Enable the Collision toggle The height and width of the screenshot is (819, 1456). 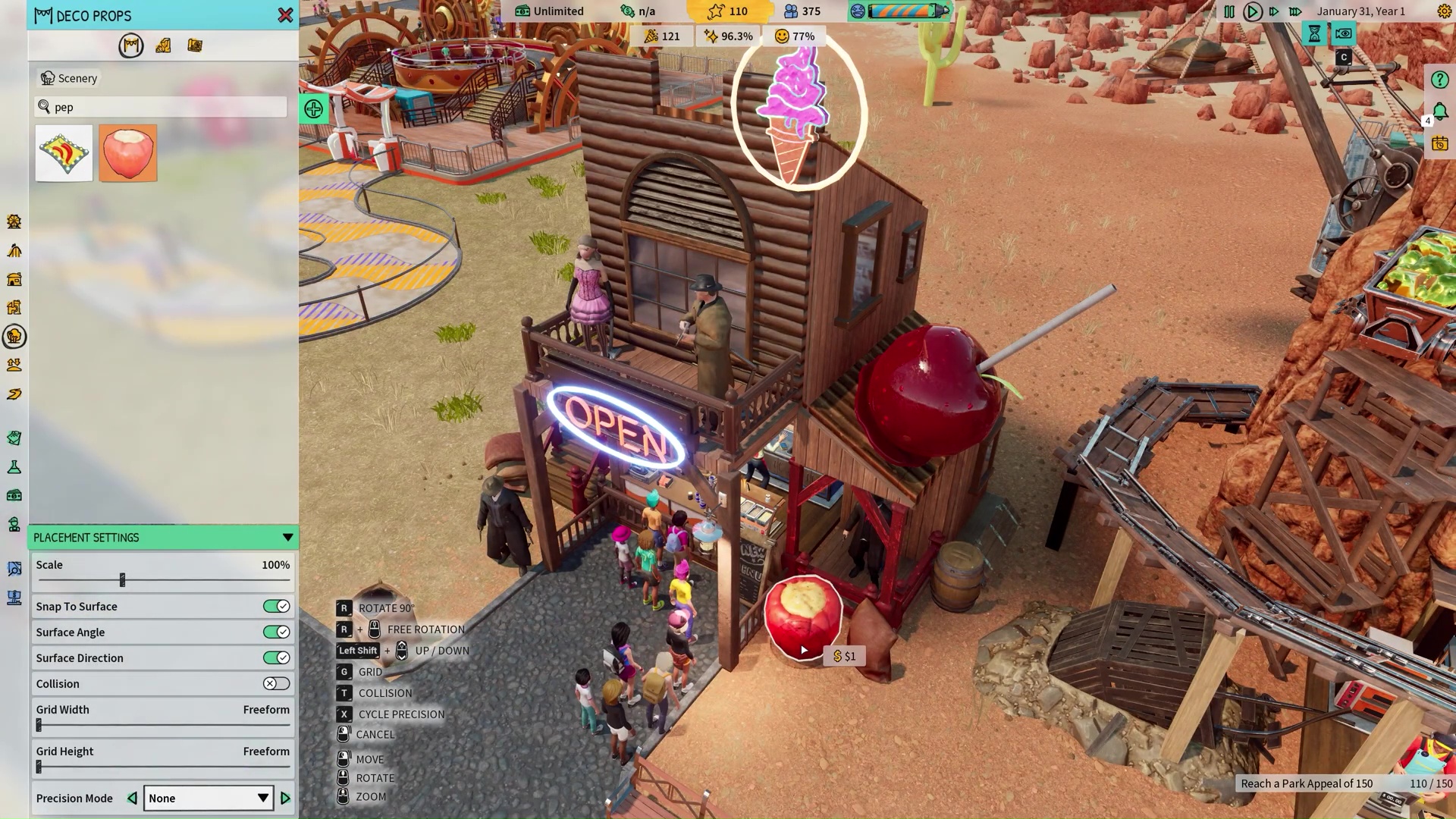[x=276, y=684]
